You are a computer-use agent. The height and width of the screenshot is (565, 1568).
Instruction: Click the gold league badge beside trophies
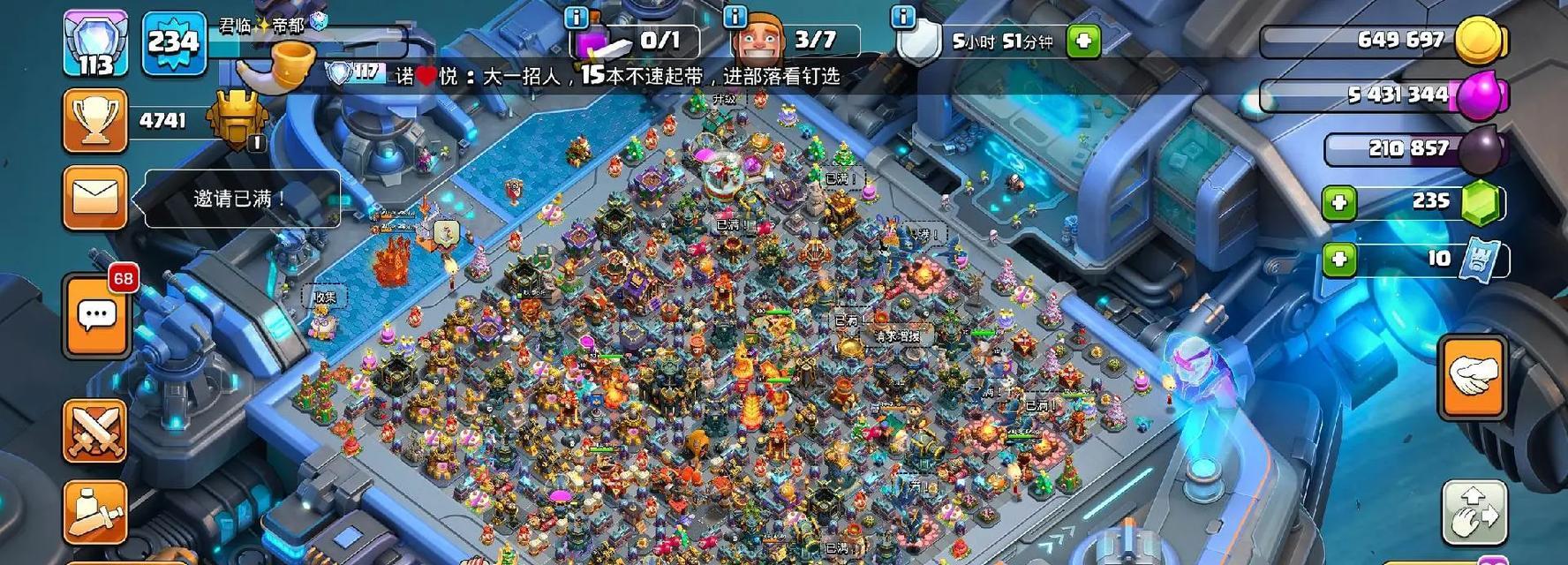tap(236, 122)
